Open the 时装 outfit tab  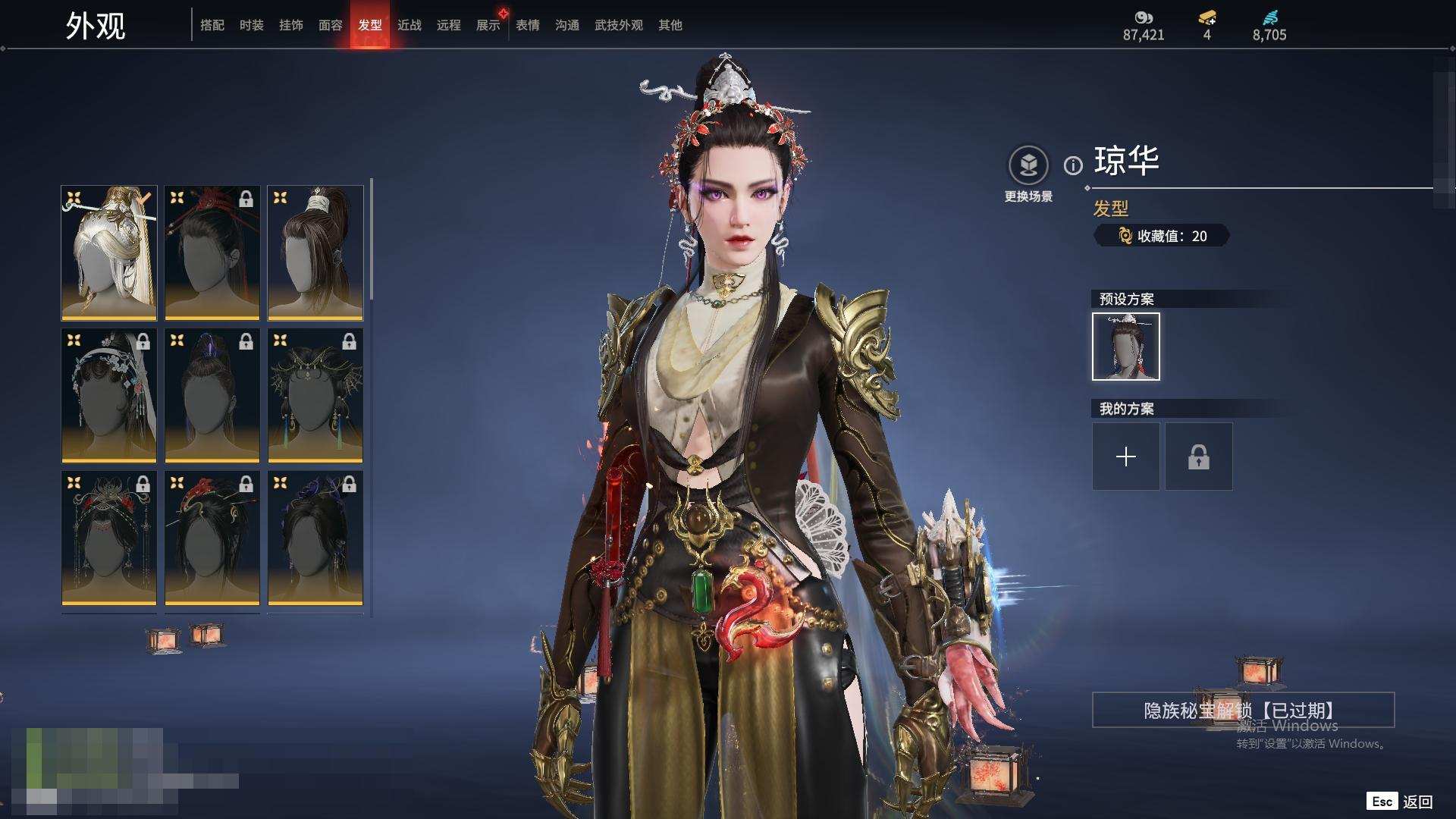[x=251, y=25]
